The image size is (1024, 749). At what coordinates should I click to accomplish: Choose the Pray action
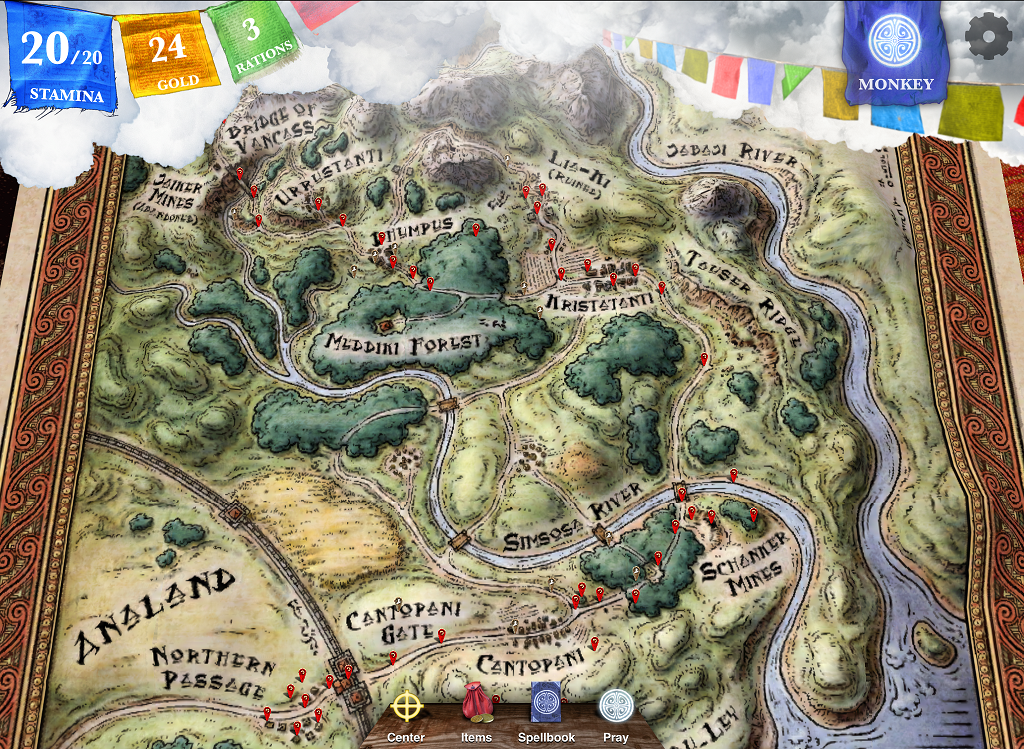tap(616, 706)
